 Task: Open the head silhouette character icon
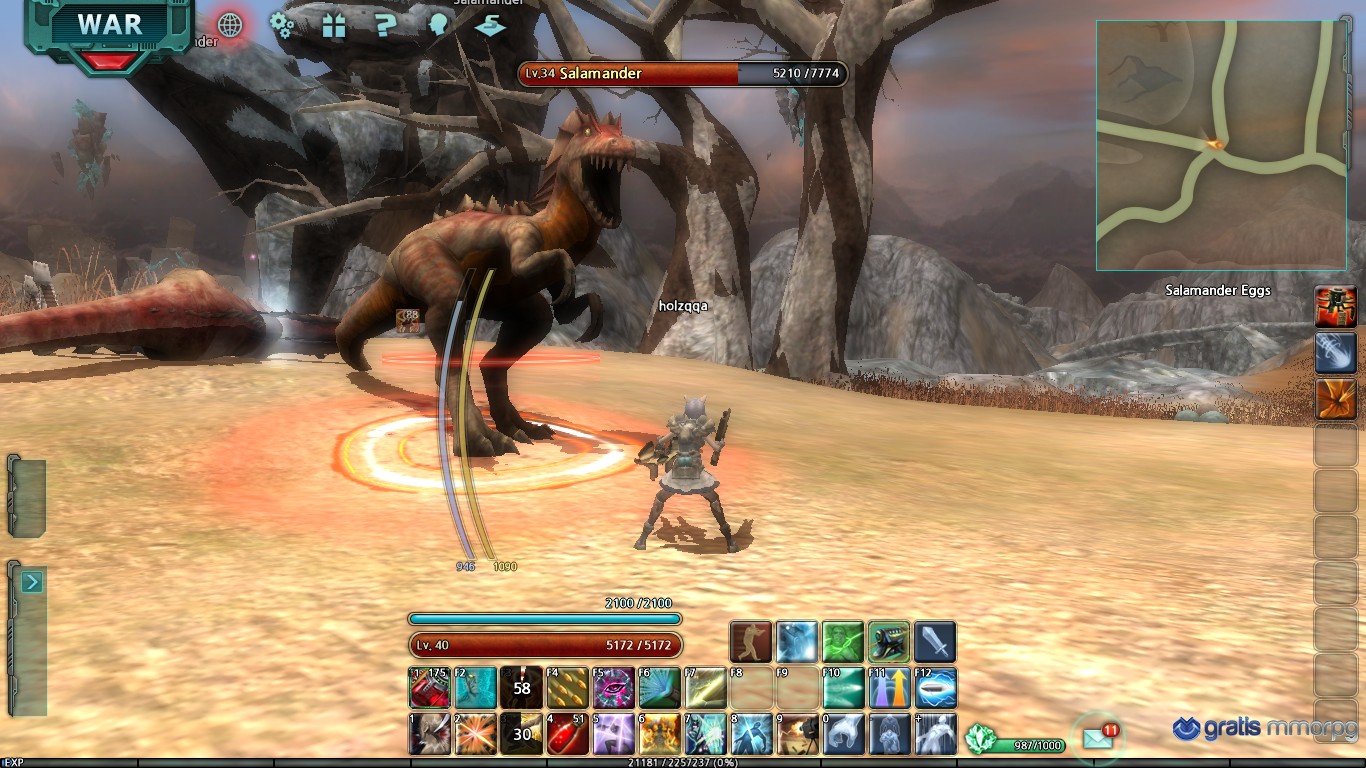point(437,25)
